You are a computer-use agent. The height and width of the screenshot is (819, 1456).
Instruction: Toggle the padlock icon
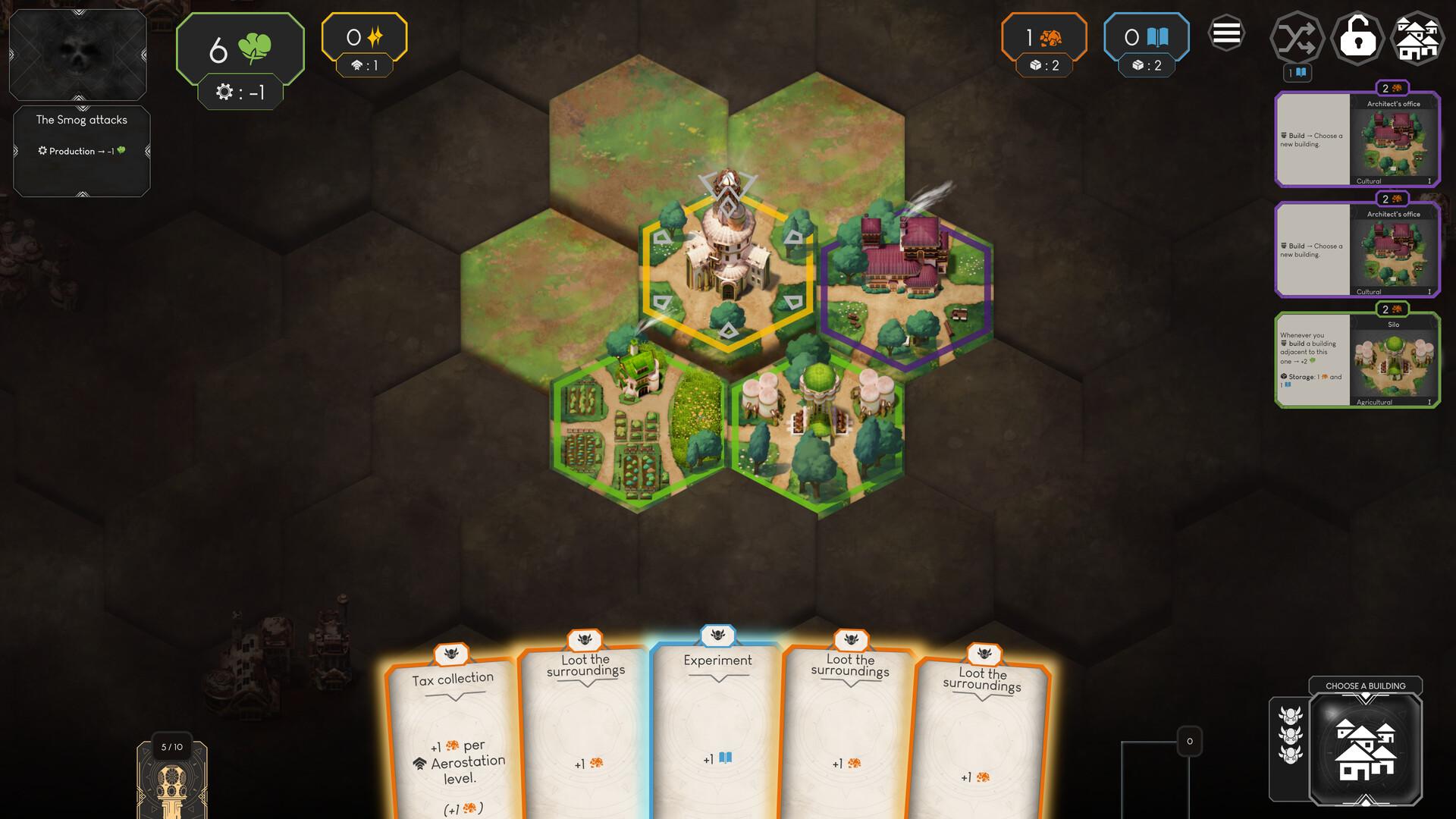pyautogui.click(x=1357, y=38)
